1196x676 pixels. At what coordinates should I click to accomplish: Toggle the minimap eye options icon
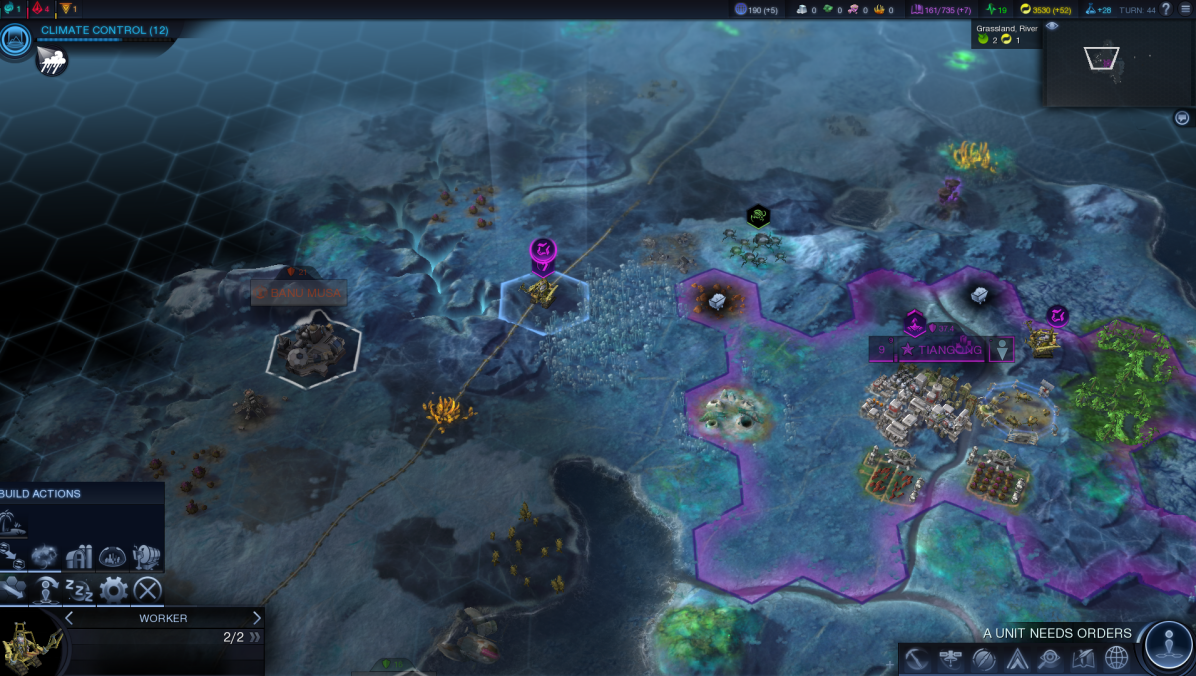tap(1052, 27)
